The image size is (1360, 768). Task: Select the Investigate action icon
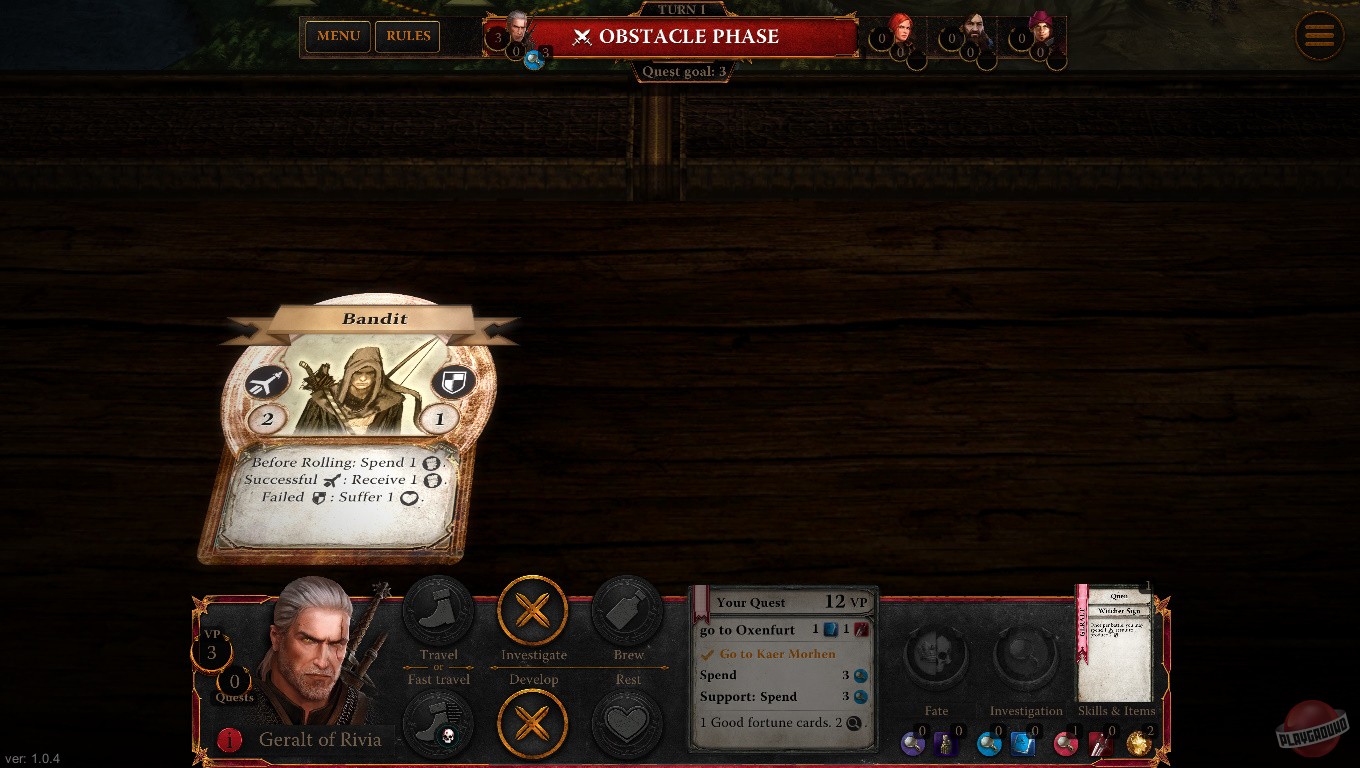[533, 611]
